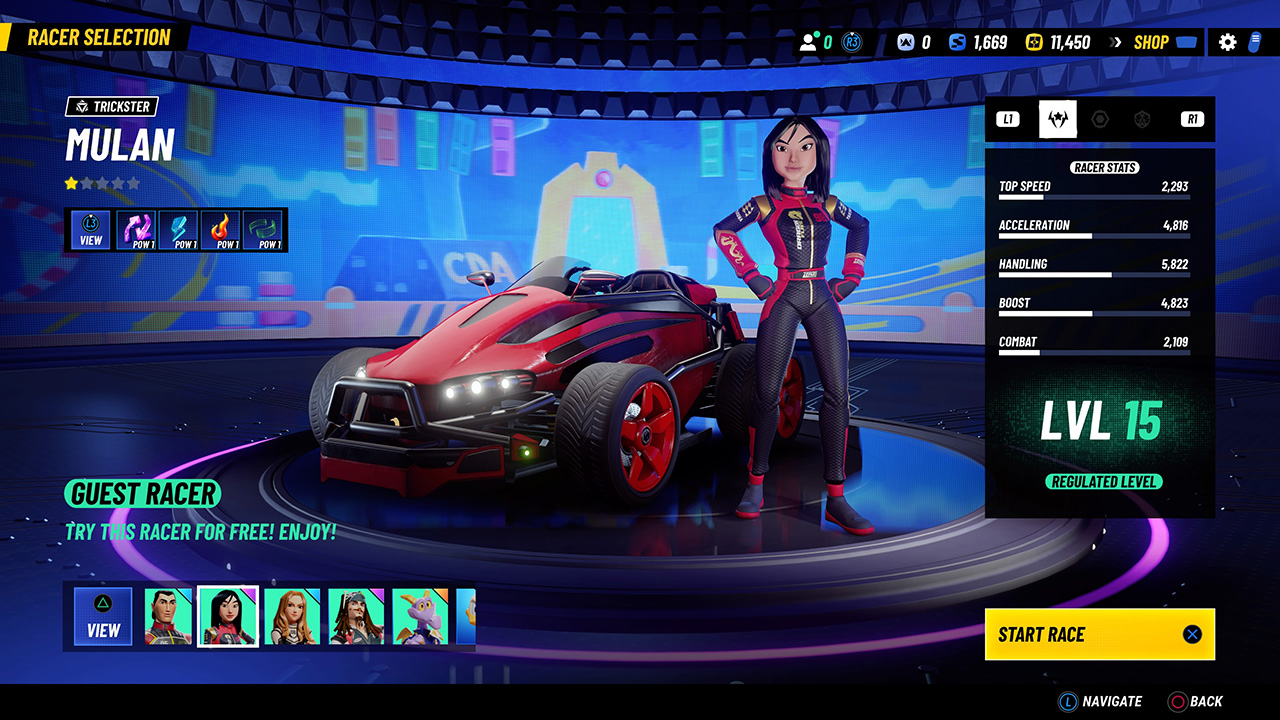Open settings via the gear icon
Viewport: 1280px width, 720px height.
tap(1227, 42)
